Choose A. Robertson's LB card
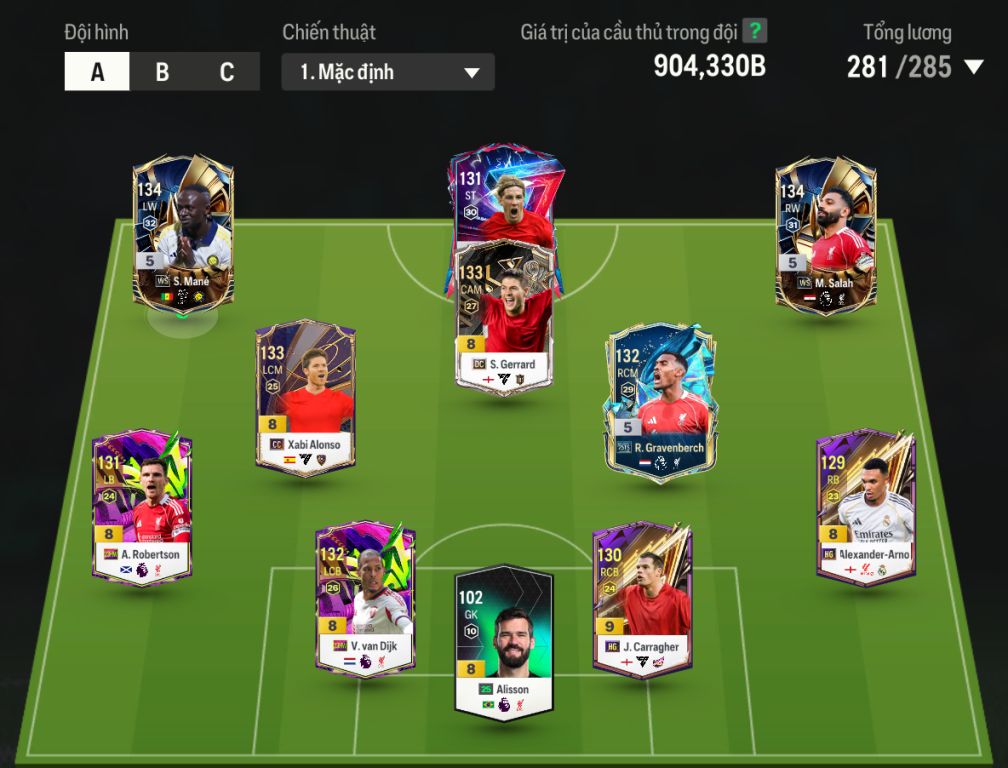Image resolution: width=1008 pixels, height=768 pixels. [x=142, y=506]
